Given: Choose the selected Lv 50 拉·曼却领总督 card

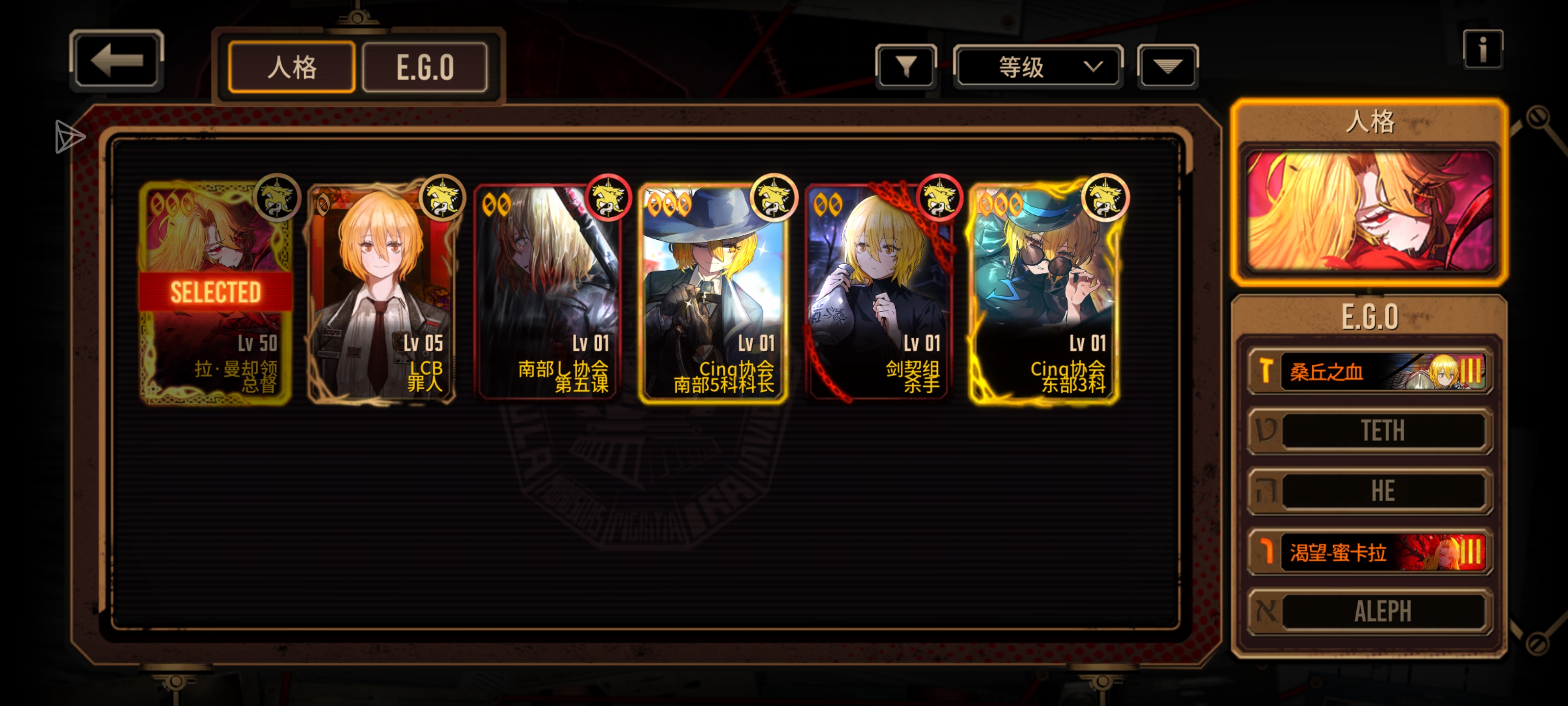Looking at the screenshot, I should point(216,292).
